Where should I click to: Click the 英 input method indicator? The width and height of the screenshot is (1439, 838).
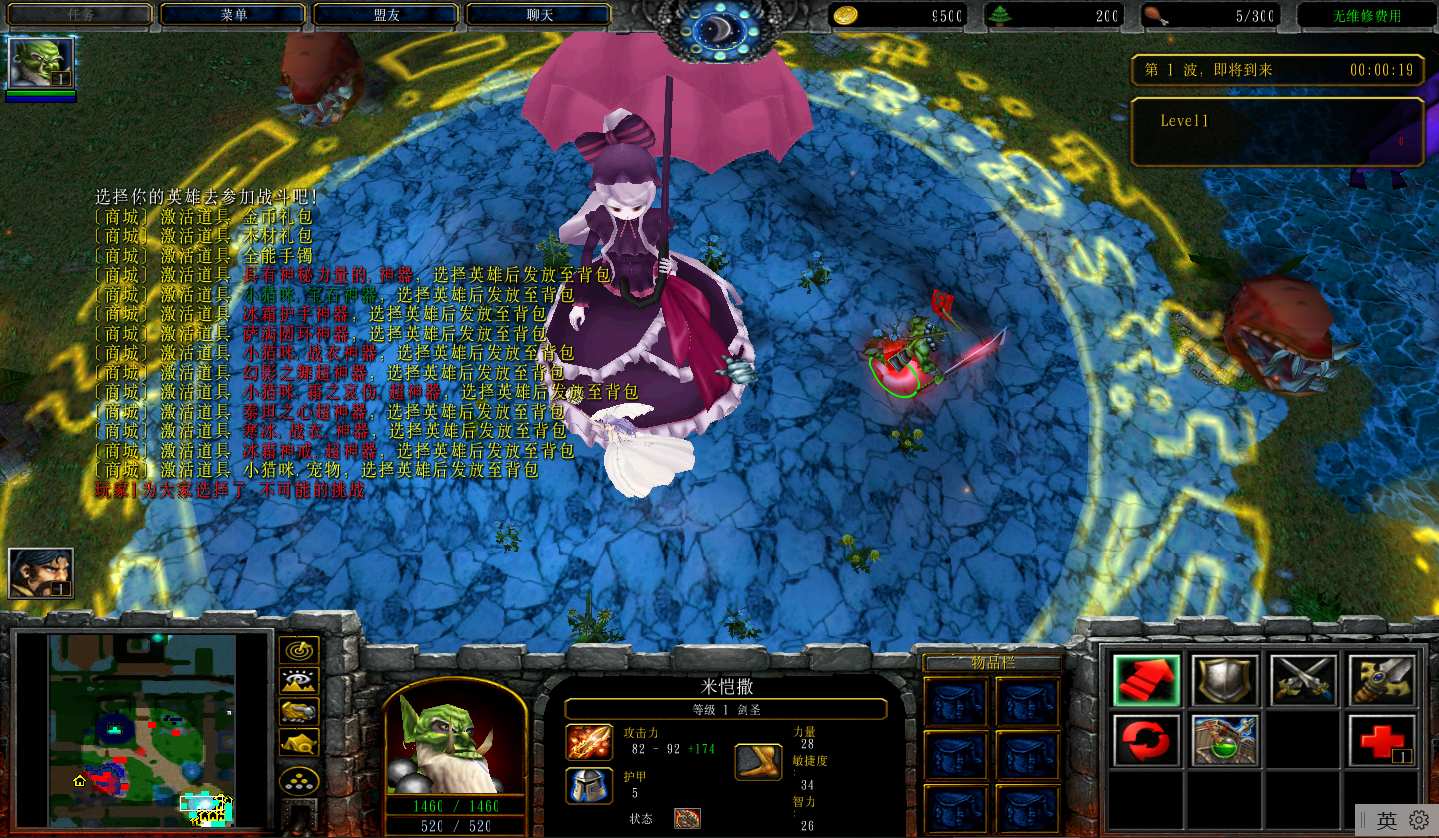coord(1386,821)
